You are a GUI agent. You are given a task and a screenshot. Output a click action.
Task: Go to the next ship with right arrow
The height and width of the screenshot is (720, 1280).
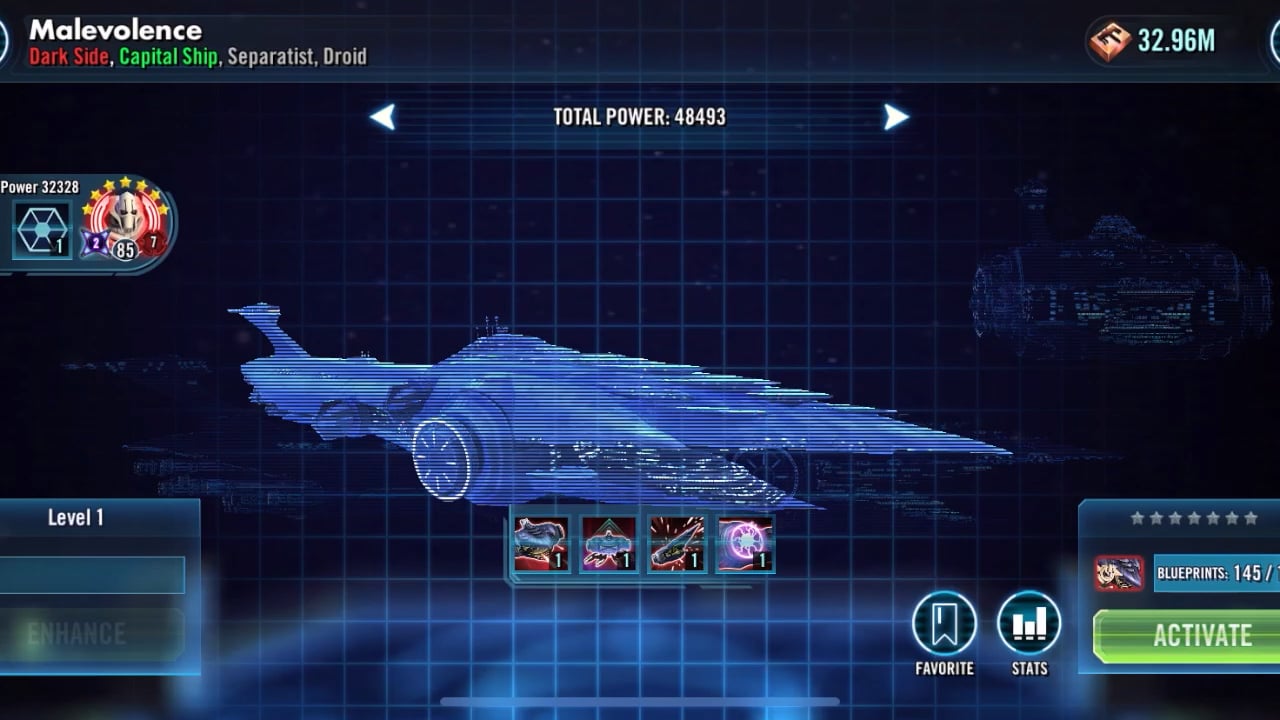point(896,117)
